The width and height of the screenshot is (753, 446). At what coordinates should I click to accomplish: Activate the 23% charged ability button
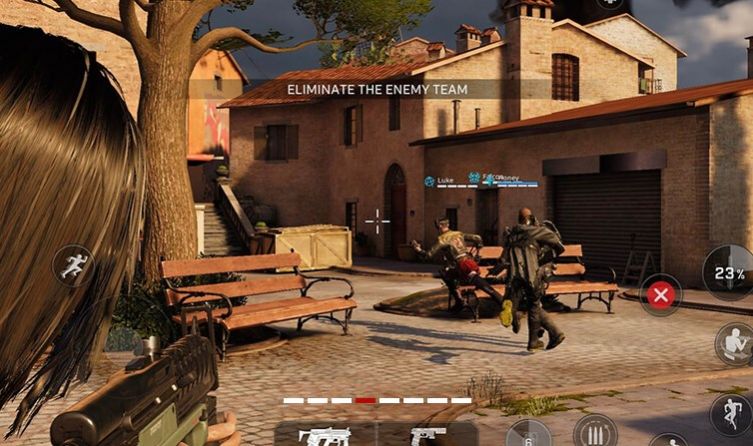tap(729, 272)
